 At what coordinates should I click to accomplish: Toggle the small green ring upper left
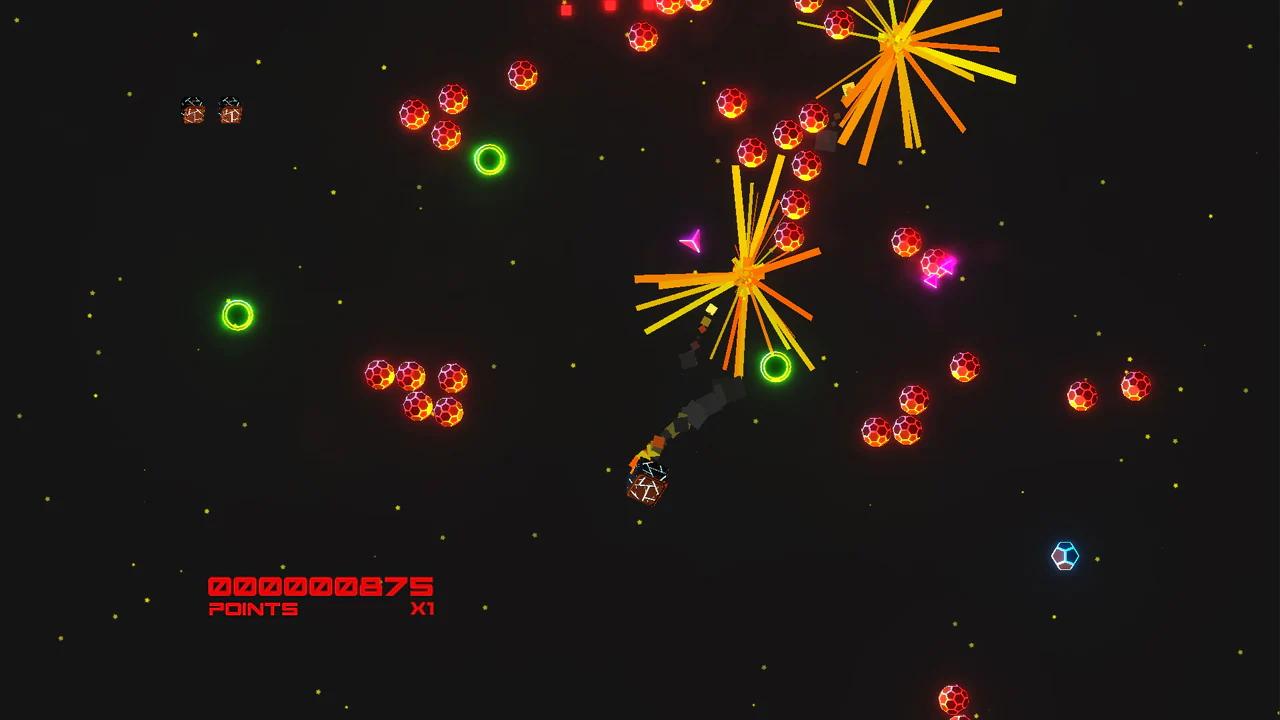click(487, 160)
